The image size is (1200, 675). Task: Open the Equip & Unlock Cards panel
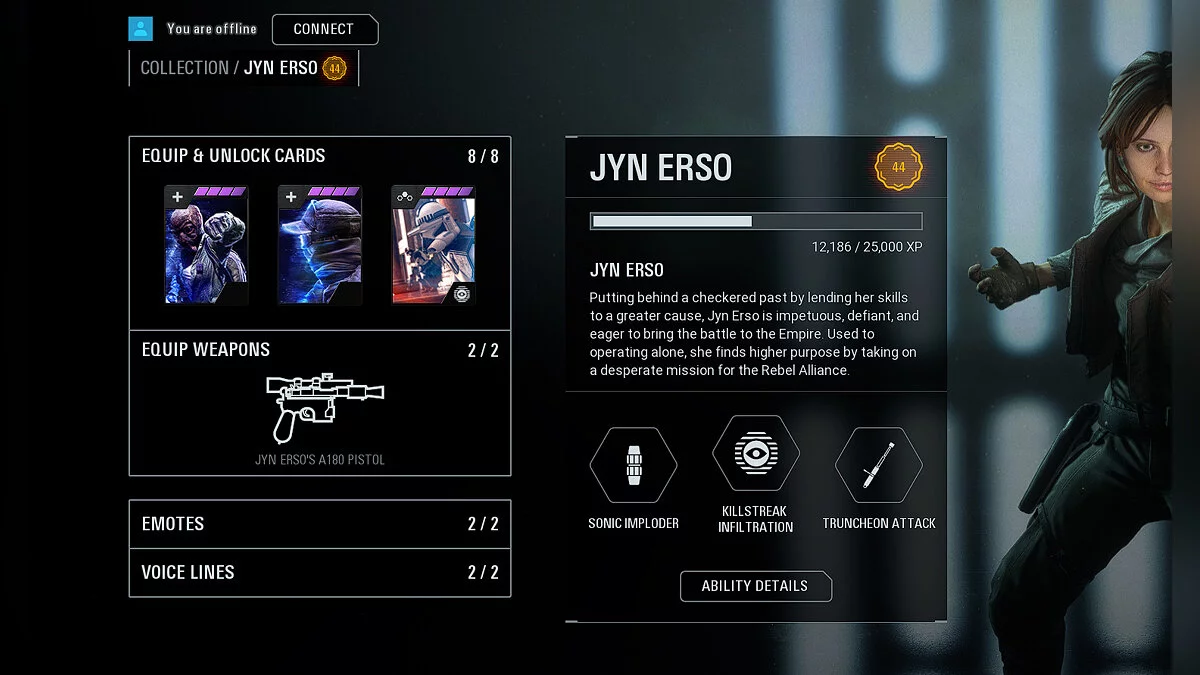(x=234, y=156)
